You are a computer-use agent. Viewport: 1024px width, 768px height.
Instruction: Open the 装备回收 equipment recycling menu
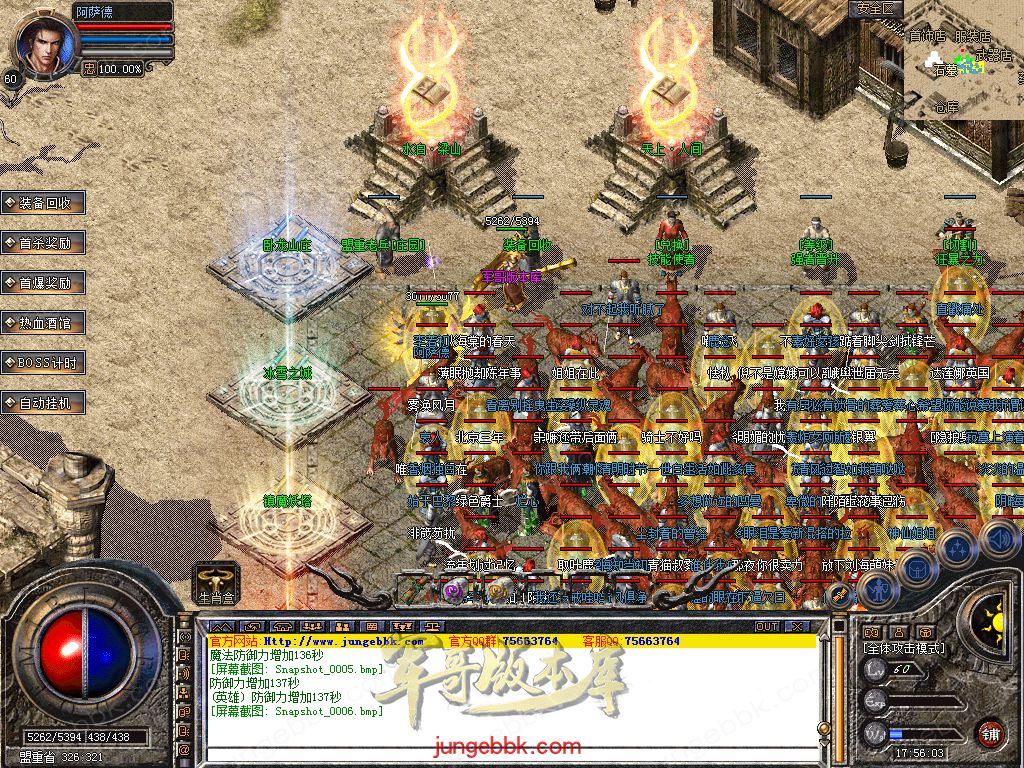point(44,203)
